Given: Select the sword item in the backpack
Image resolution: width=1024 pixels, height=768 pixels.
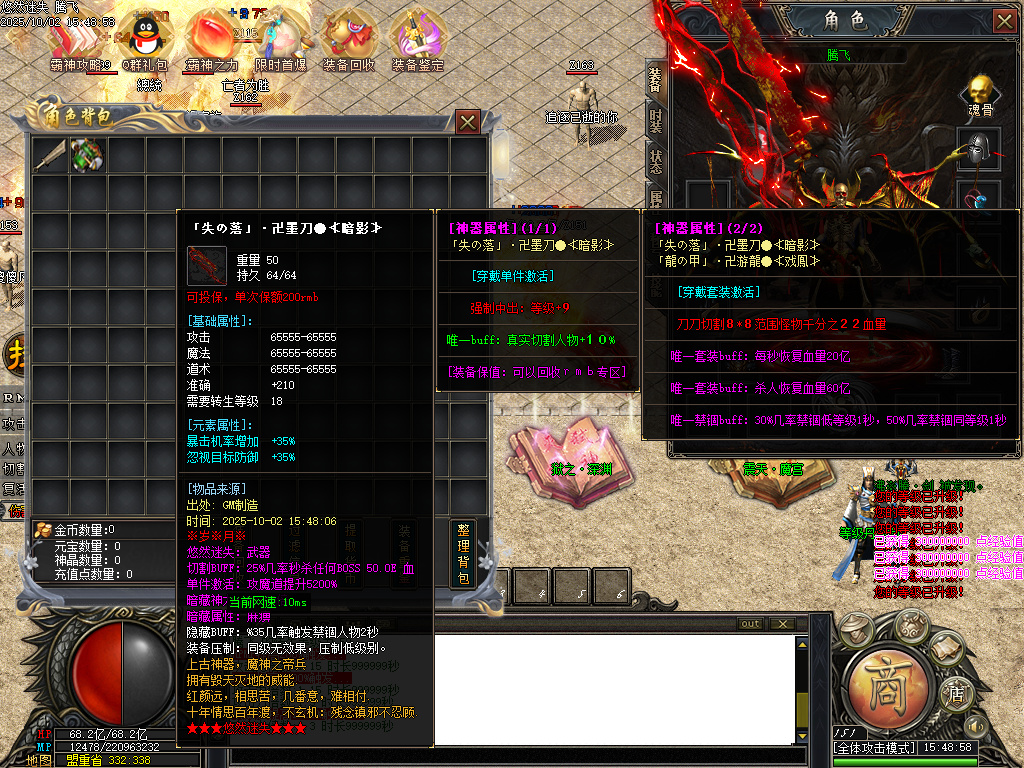Looking at the screenshot, I should [x=50, y=155].
